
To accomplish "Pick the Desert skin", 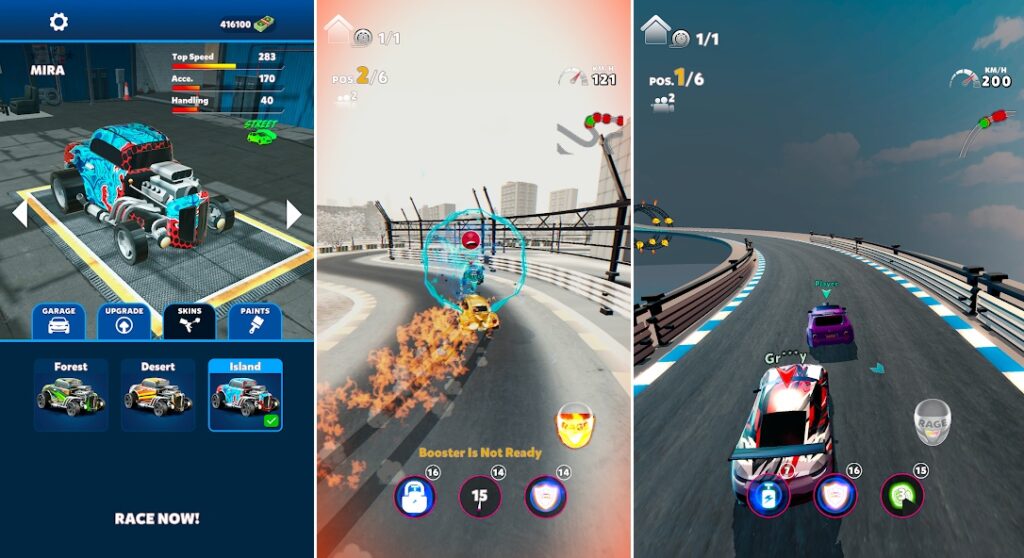I will pyautogui.click(x=158, y=394).
